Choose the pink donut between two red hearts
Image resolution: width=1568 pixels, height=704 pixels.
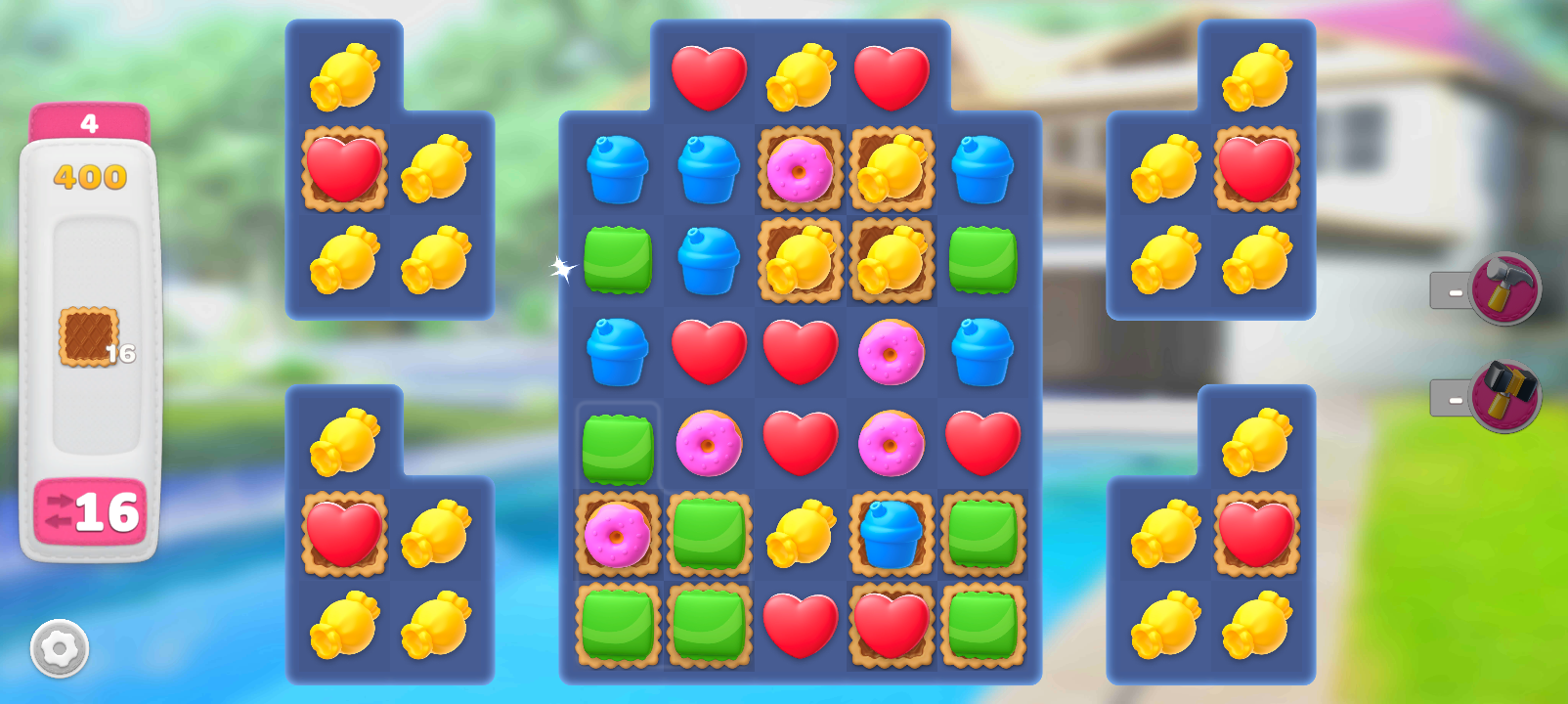(x=891, y=442)
